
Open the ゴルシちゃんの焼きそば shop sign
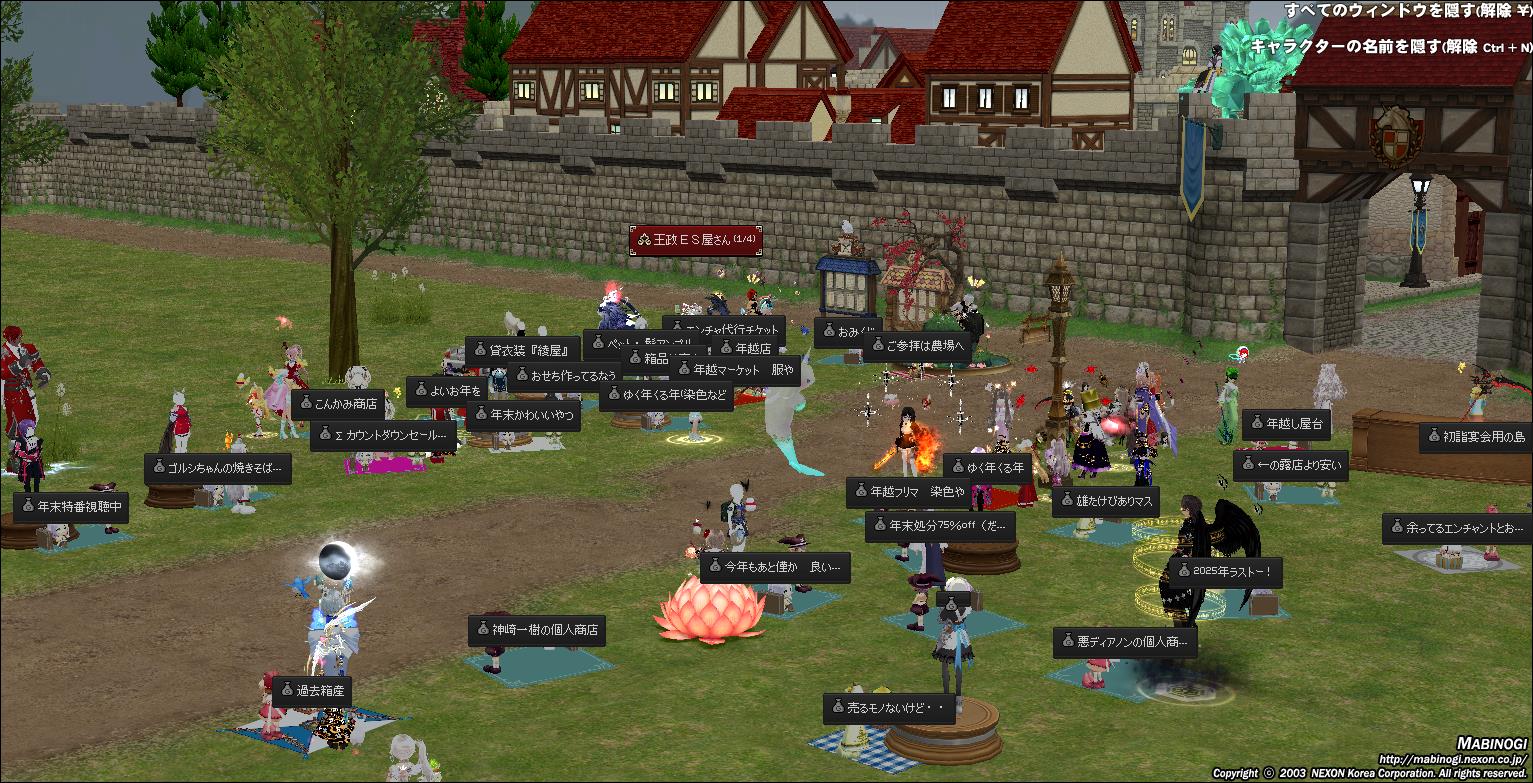[x=217, y=468]
